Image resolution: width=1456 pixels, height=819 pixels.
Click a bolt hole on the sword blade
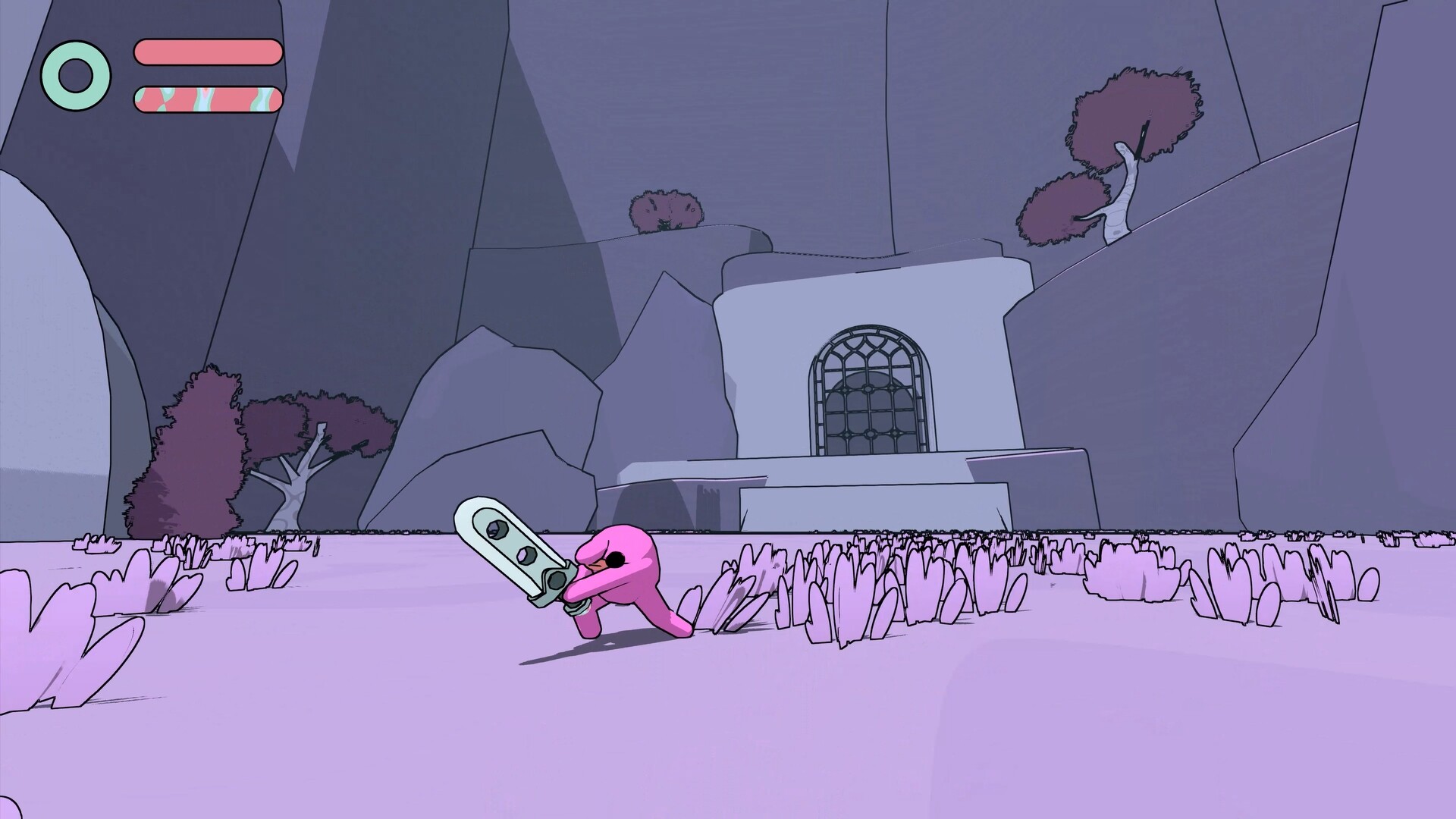[x=497, y=531]
